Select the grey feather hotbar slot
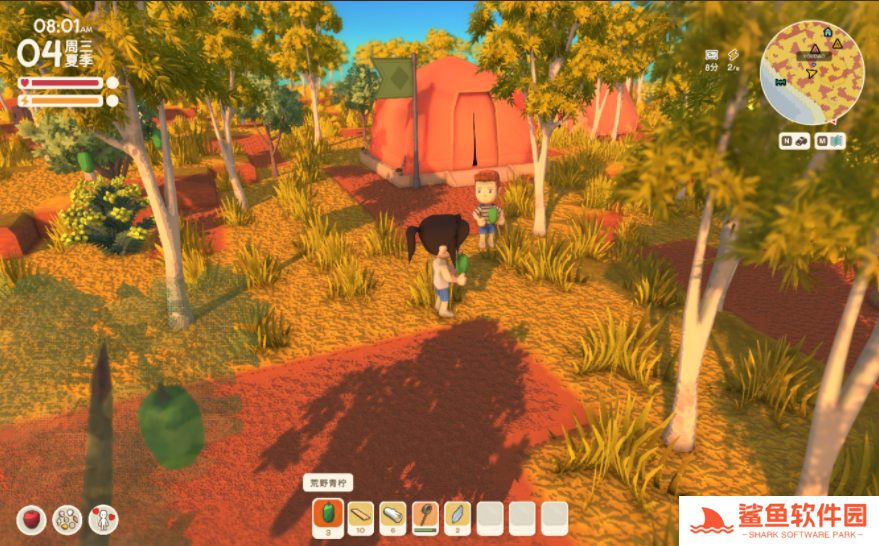 457,516
